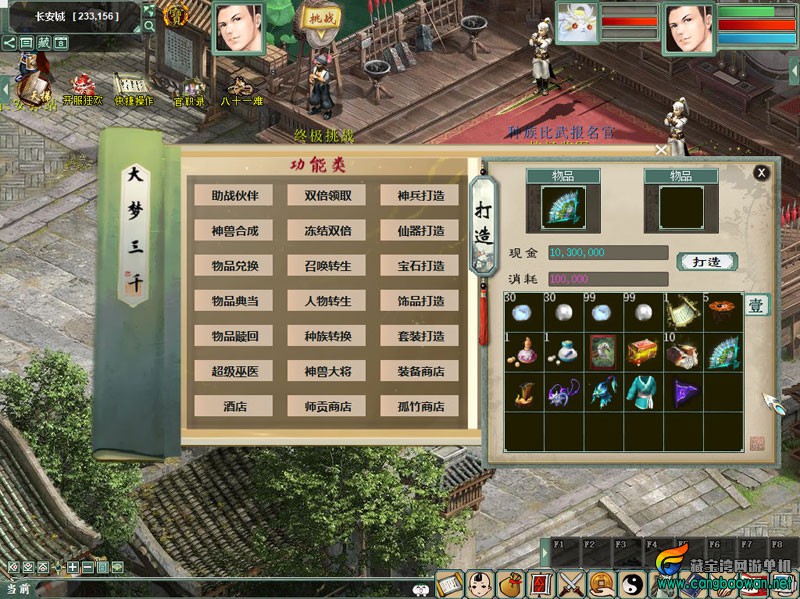Open the 酒店 tavern entry
800x599 pixels.
pyautogui.click(x=235, y=406)
